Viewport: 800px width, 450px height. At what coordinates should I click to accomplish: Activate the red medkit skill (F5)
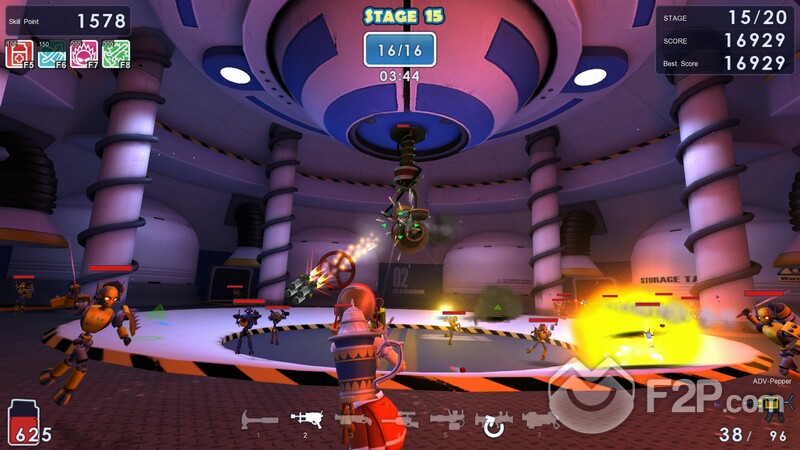coord(19,54)
